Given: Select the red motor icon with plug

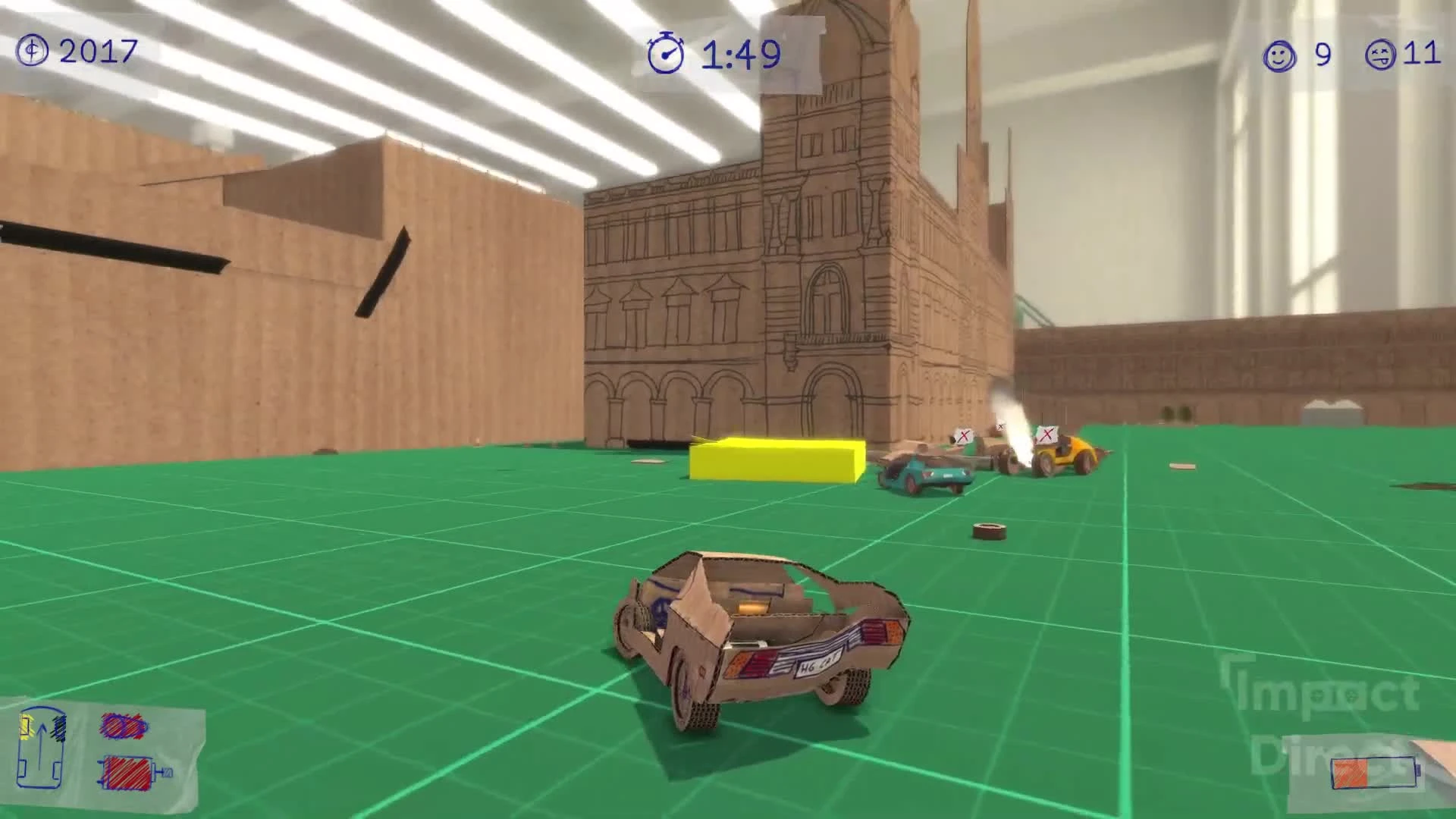Looking at the screenshot, I should point(127,773).
